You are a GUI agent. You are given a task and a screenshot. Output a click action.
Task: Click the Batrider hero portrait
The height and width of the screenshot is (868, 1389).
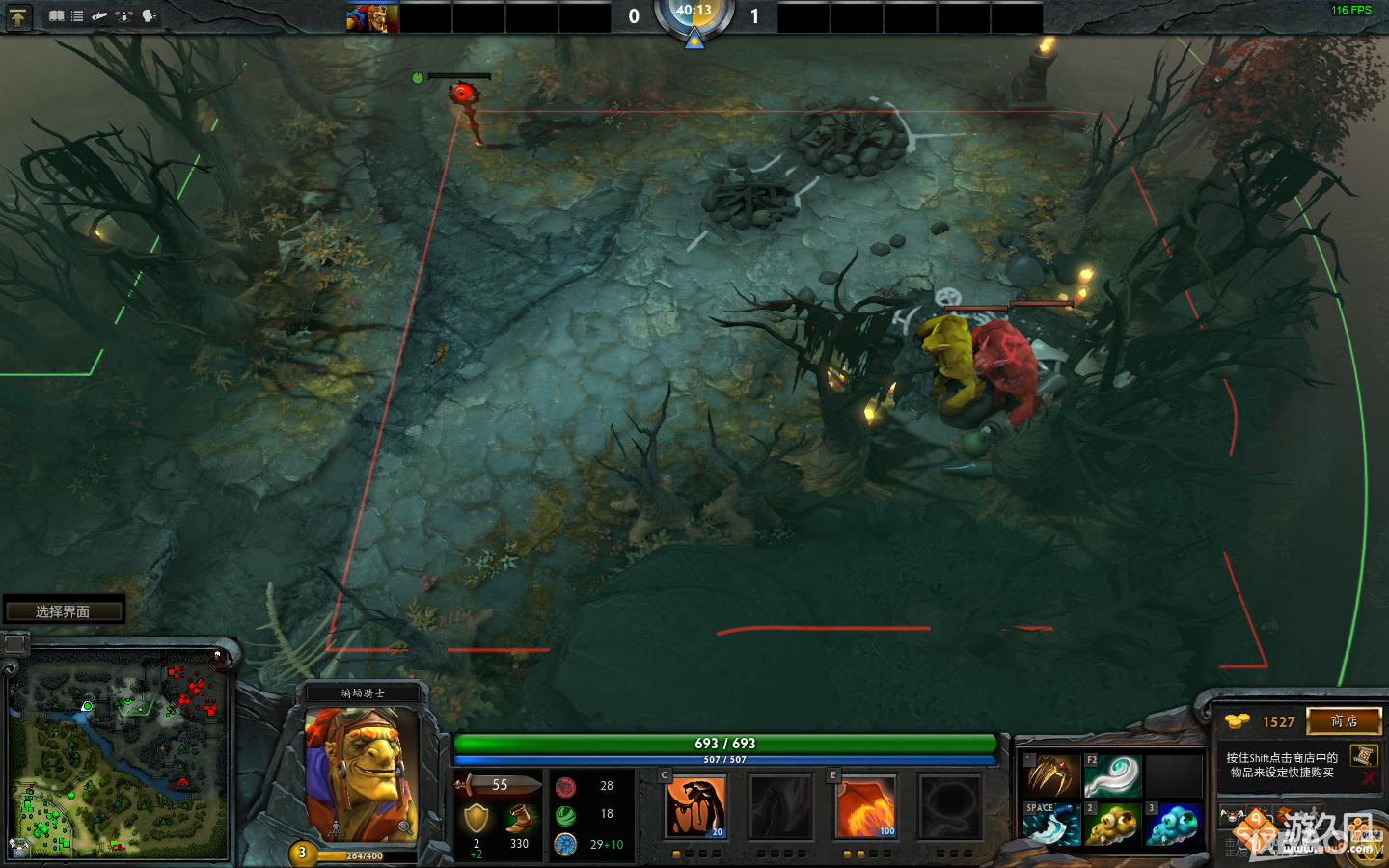tap(360, 772)
